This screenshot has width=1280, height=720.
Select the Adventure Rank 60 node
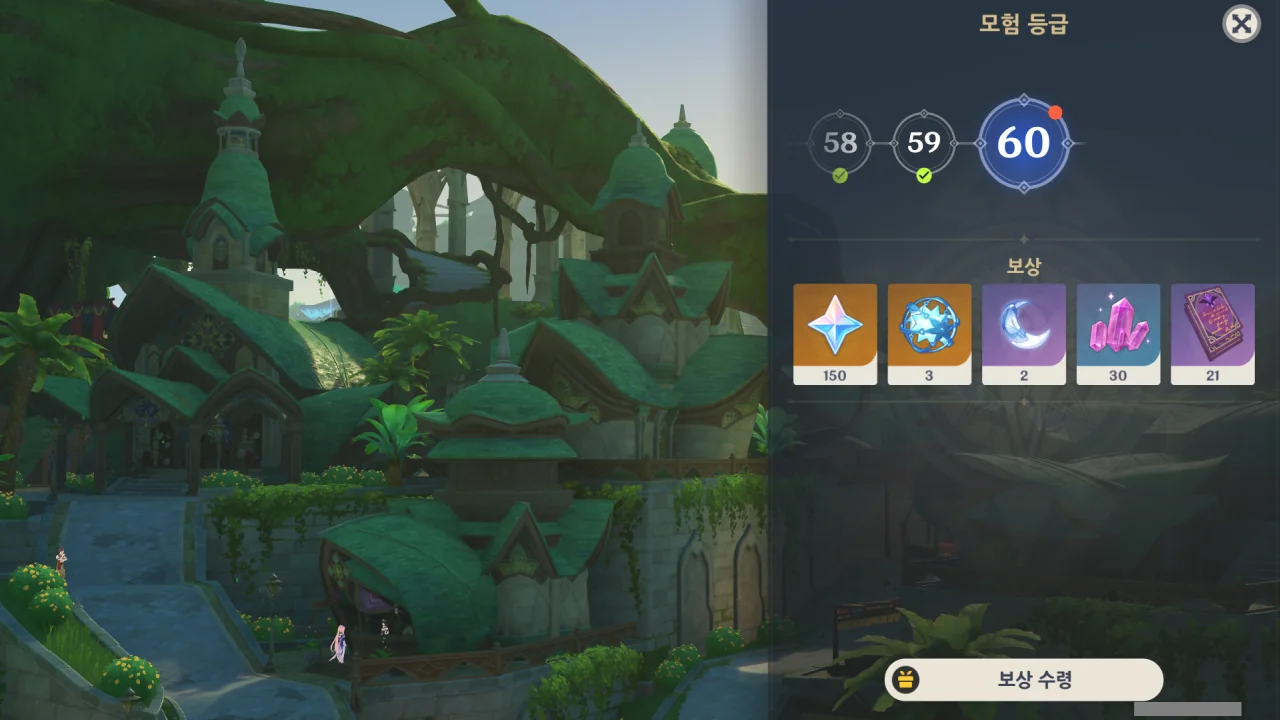click(x=1023, y=143)
